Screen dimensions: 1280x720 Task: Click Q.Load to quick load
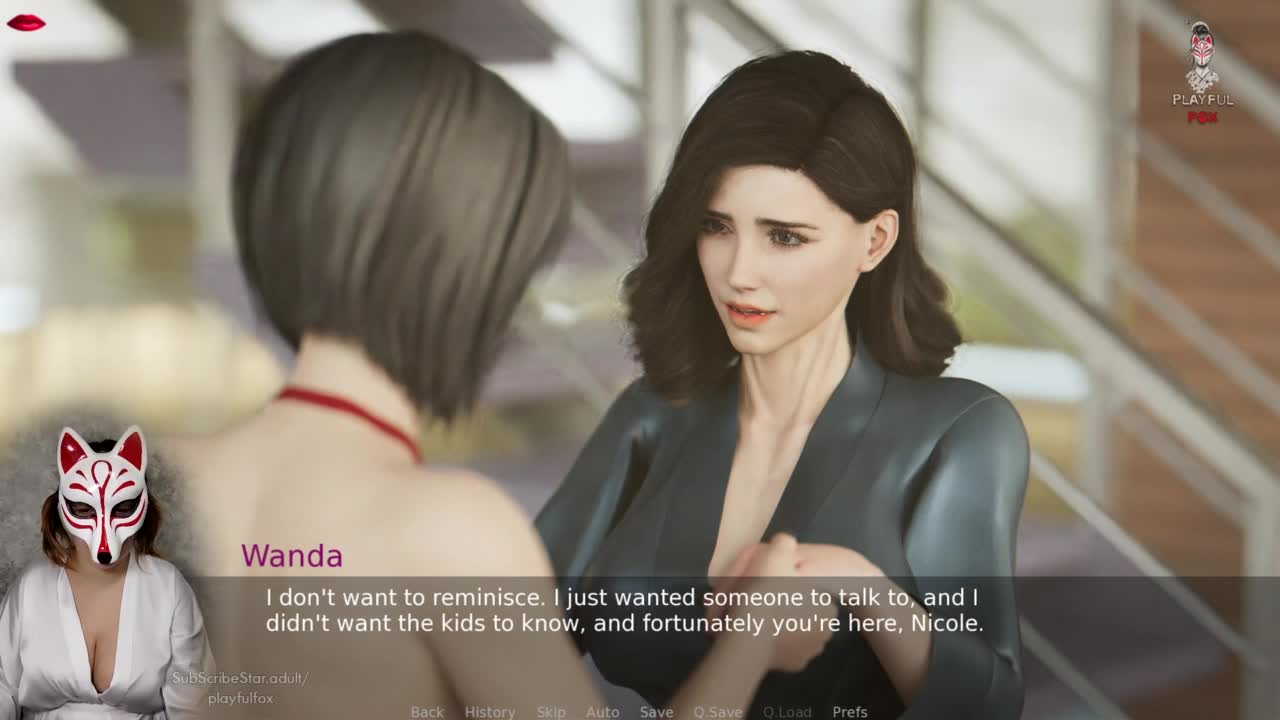(x=787, y=712)
